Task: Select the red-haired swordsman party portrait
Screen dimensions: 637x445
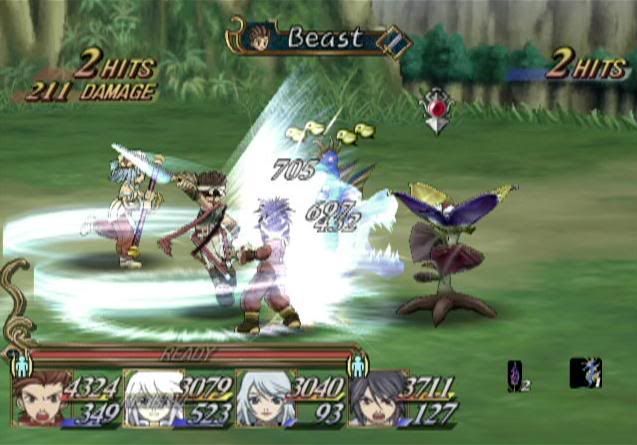Action: point(38,401)
